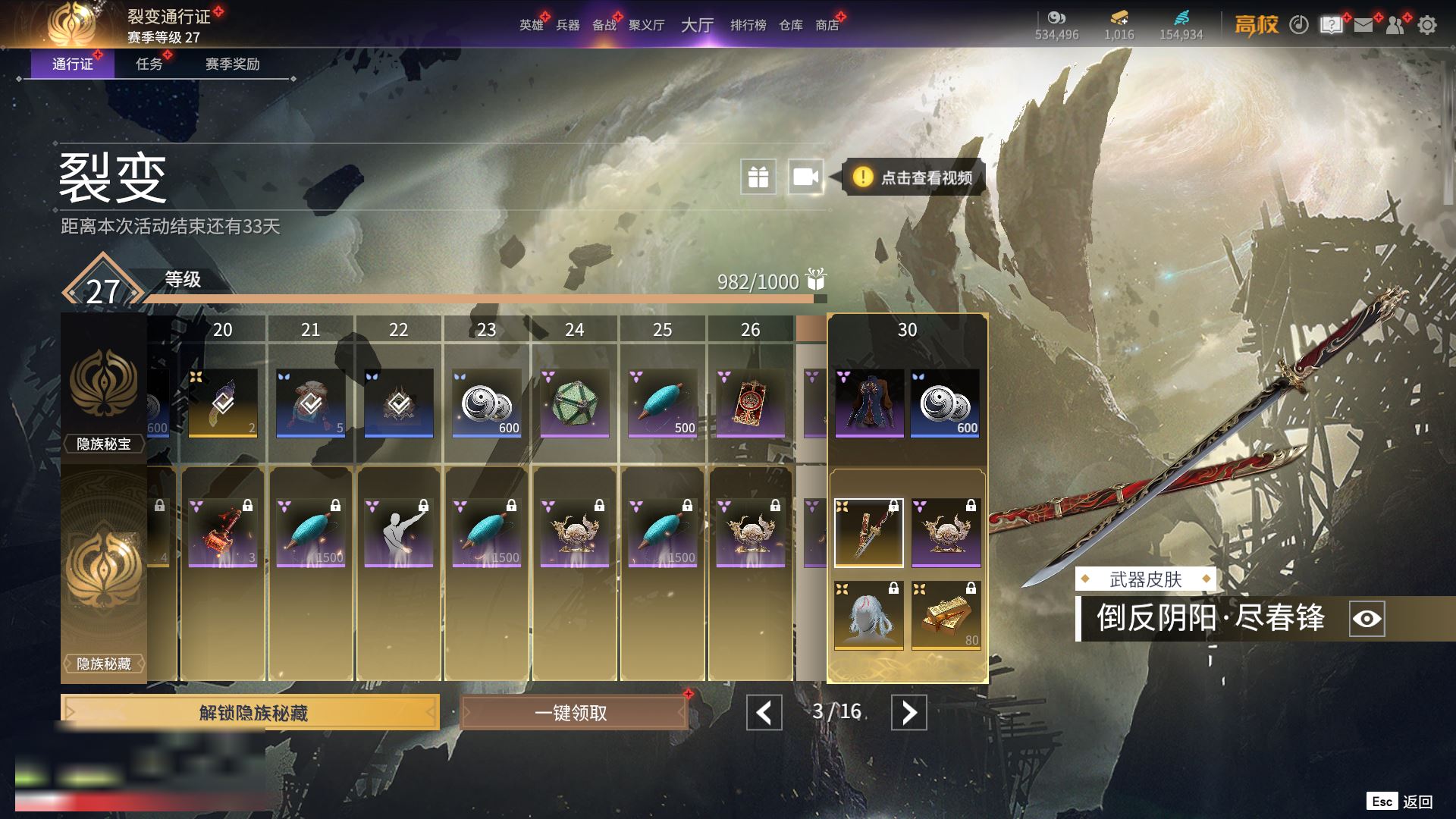This screenshot has width=1456, height=819.
Task: Select the level 30 gold bars reward
Action: tap(946, 616)
